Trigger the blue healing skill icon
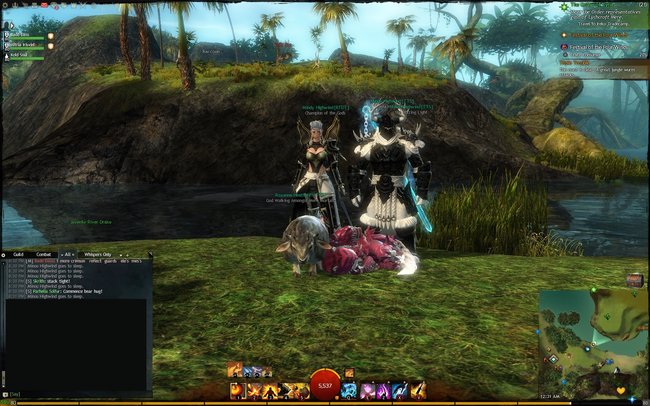 350,390
